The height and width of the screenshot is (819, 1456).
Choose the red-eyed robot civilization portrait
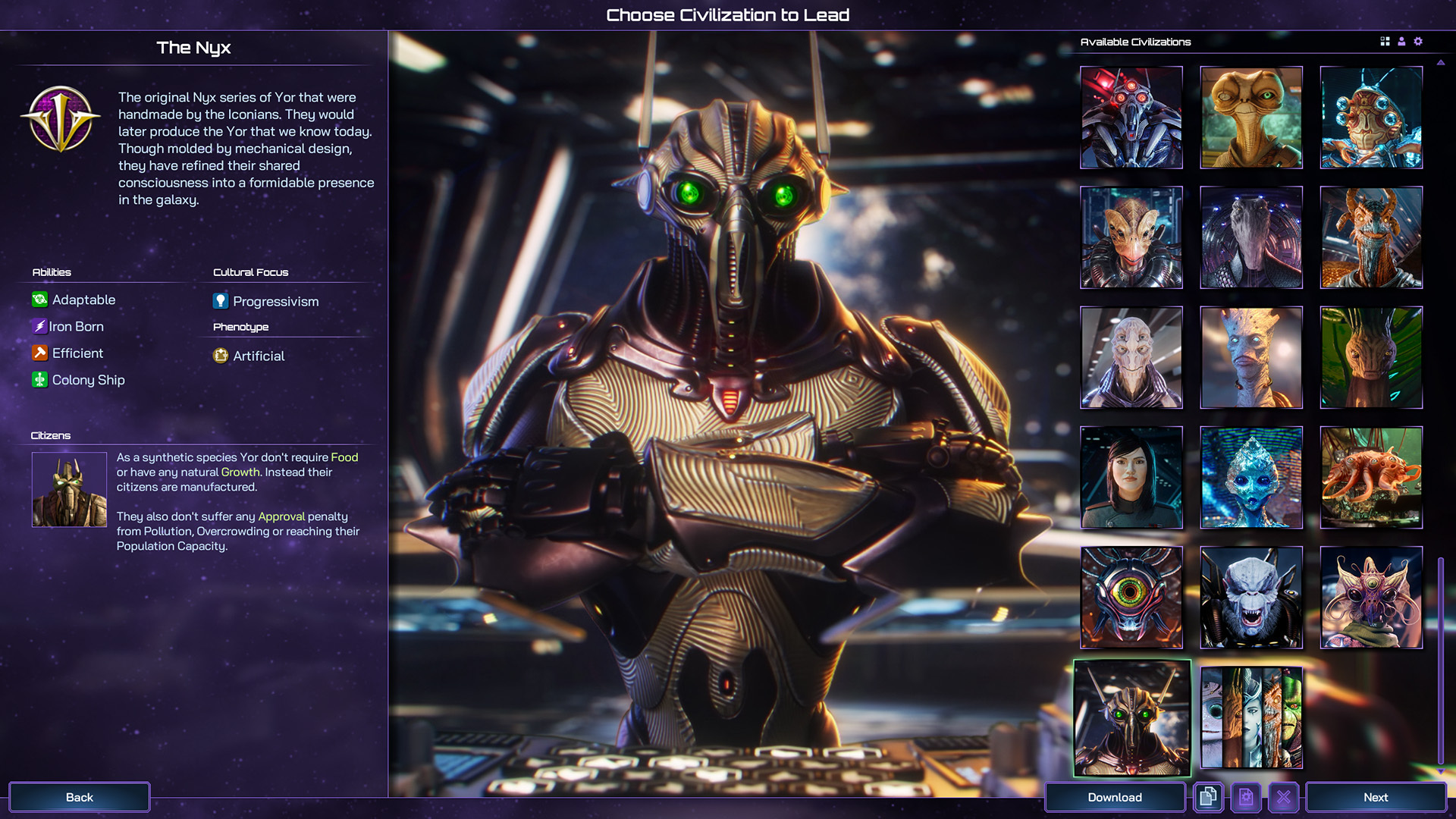point(1131,117)
